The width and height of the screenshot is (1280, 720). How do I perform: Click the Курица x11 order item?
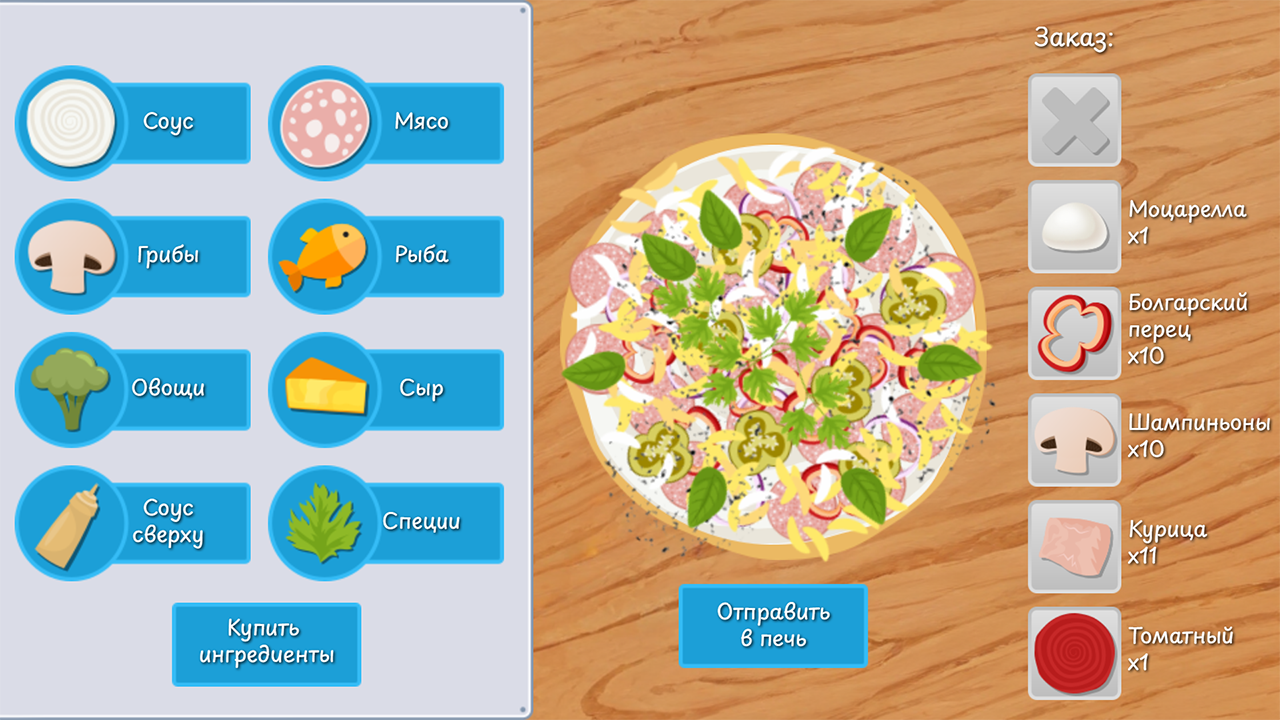pyautogui.click(x=1073, y=546)
